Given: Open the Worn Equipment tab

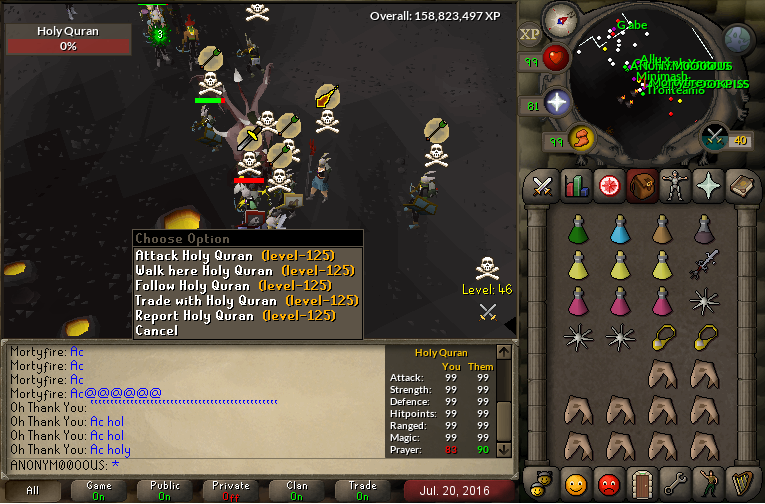Looking at the screenshot, I should [674, 185].
